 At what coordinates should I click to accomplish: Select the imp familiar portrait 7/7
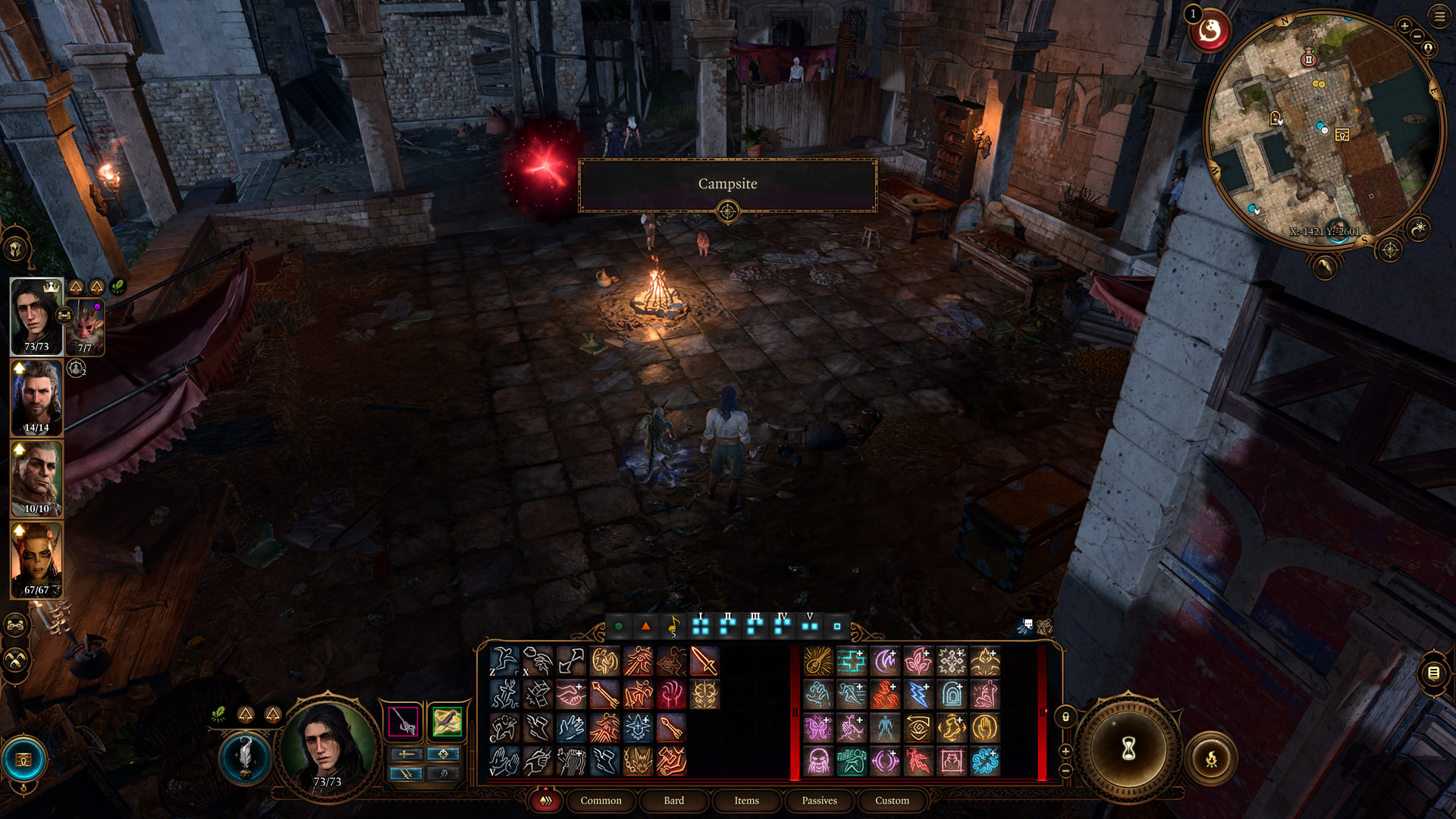[86, 328]
